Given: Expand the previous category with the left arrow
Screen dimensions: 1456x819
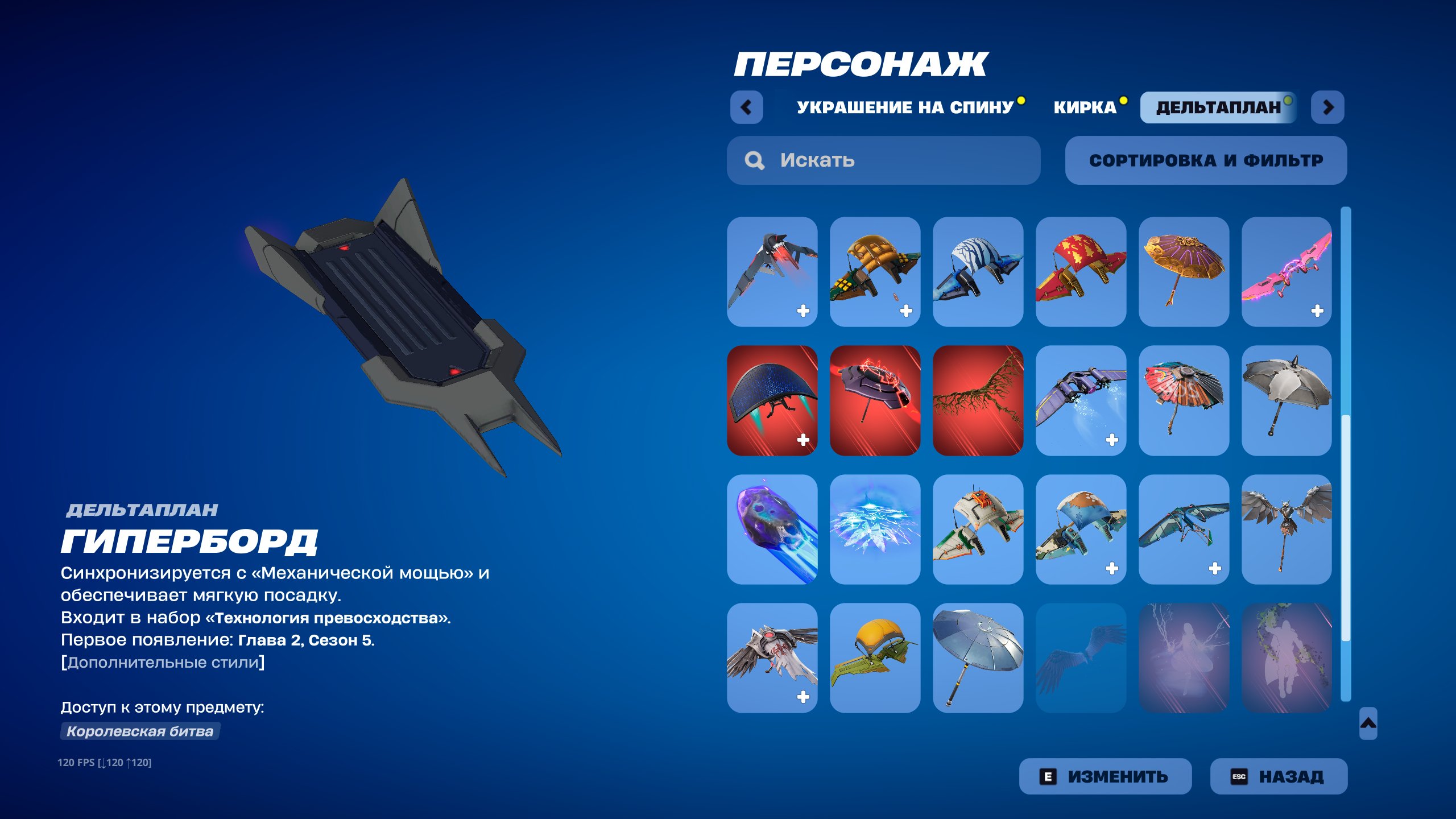Looking at the screenshot, I should coord(748,108).
